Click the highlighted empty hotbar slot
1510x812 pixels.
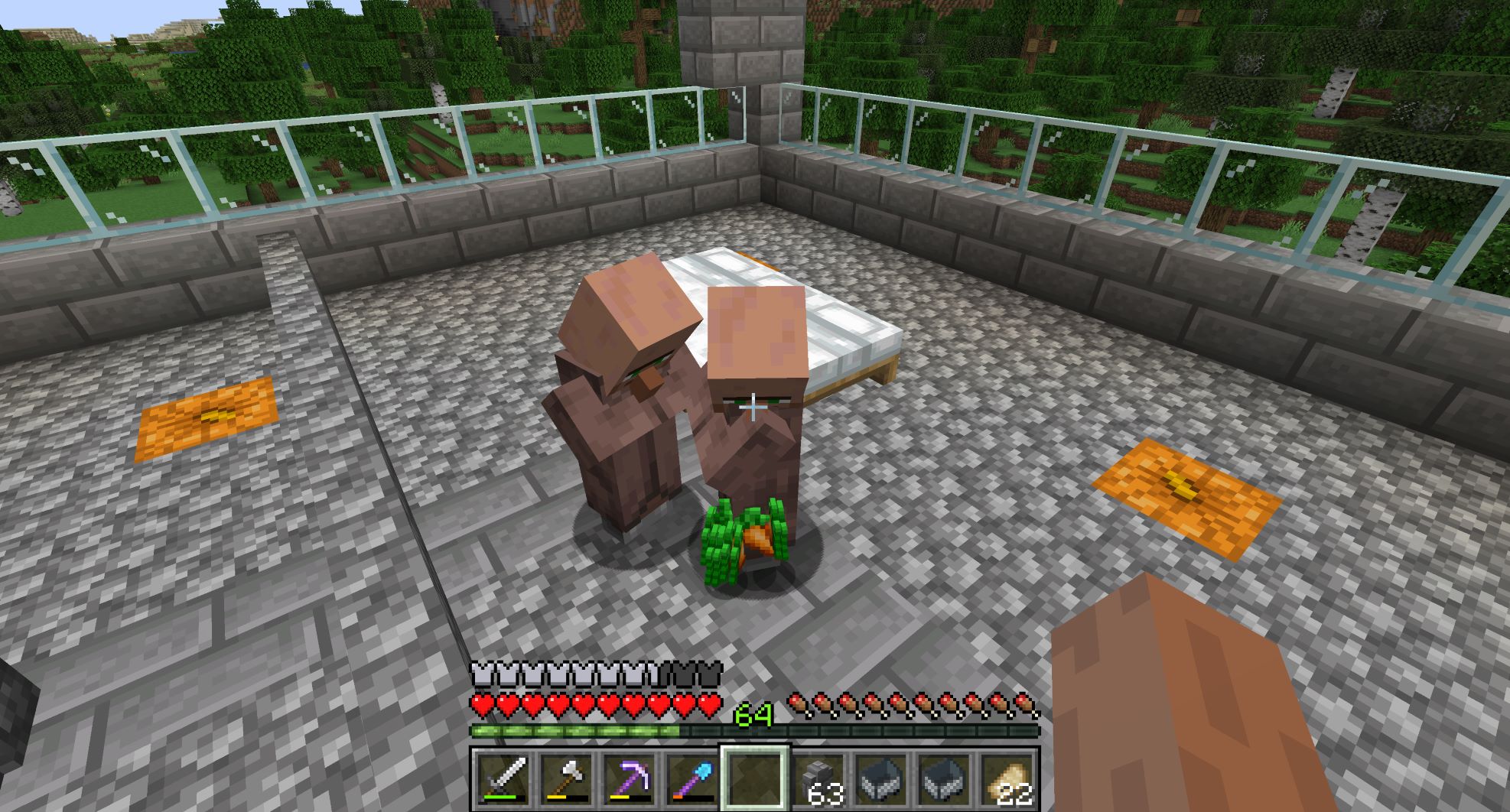tap(755, 779)
